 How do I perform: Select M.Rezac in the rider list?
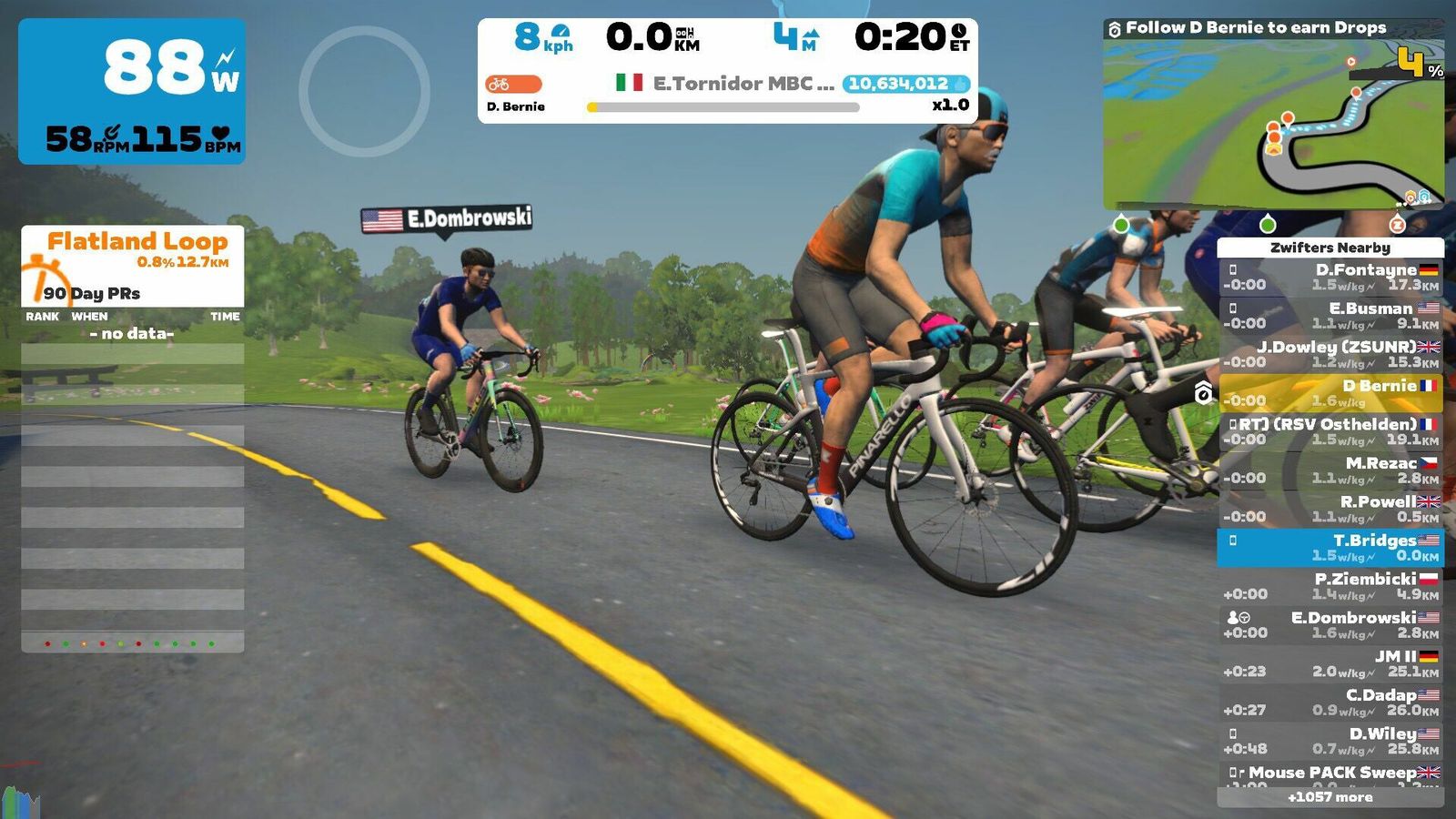(1330, 470)
